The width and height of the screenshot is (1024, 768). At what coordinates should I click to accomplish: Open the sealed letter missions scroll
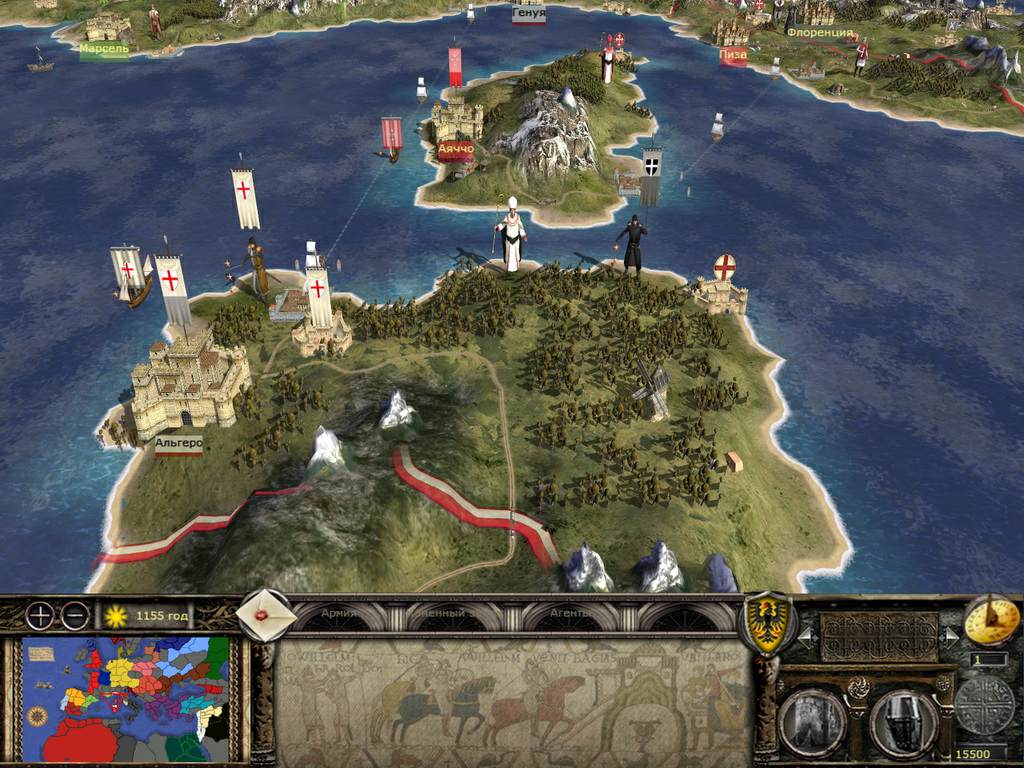(266, 616)
